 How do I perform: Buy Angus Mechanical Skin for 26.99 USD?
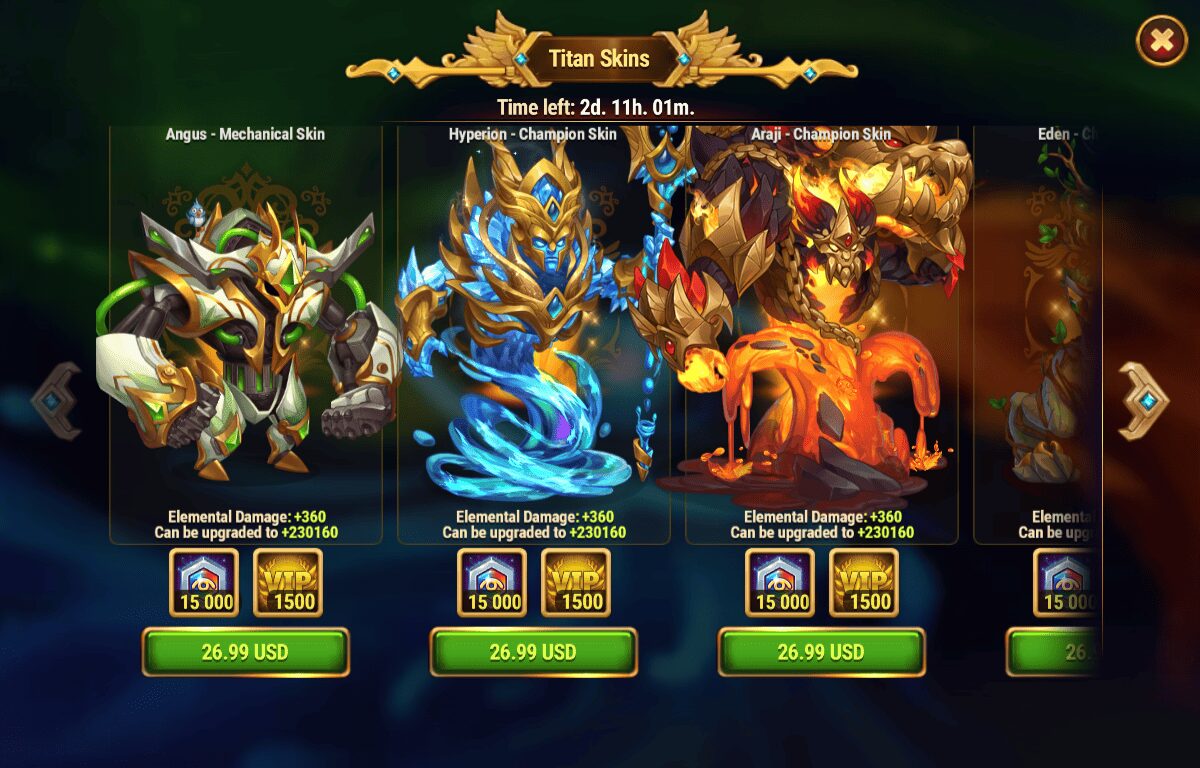click(x=245, y=652)
